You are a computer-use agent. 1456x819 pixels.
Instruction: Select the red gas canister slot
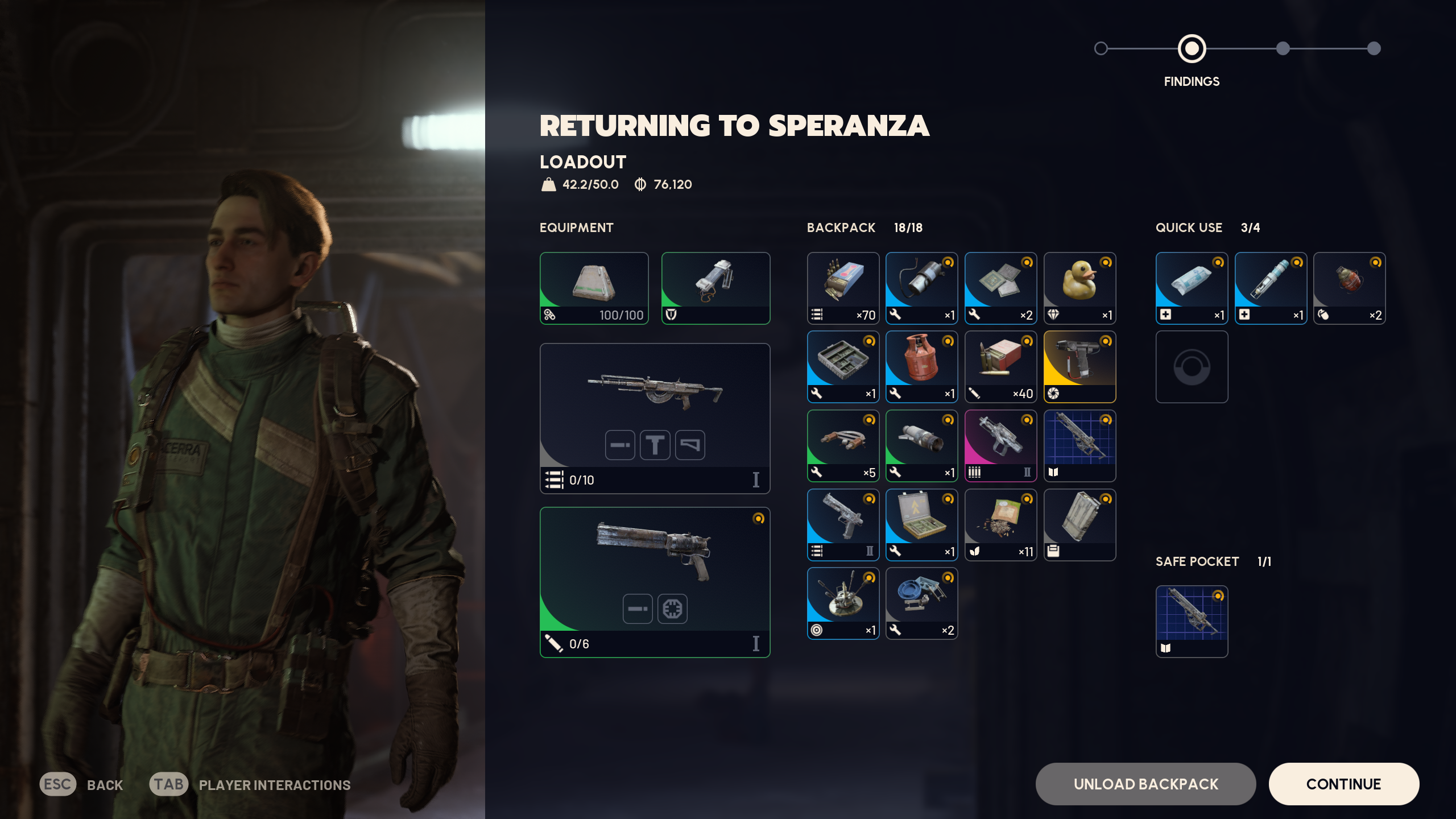[921, 367]
